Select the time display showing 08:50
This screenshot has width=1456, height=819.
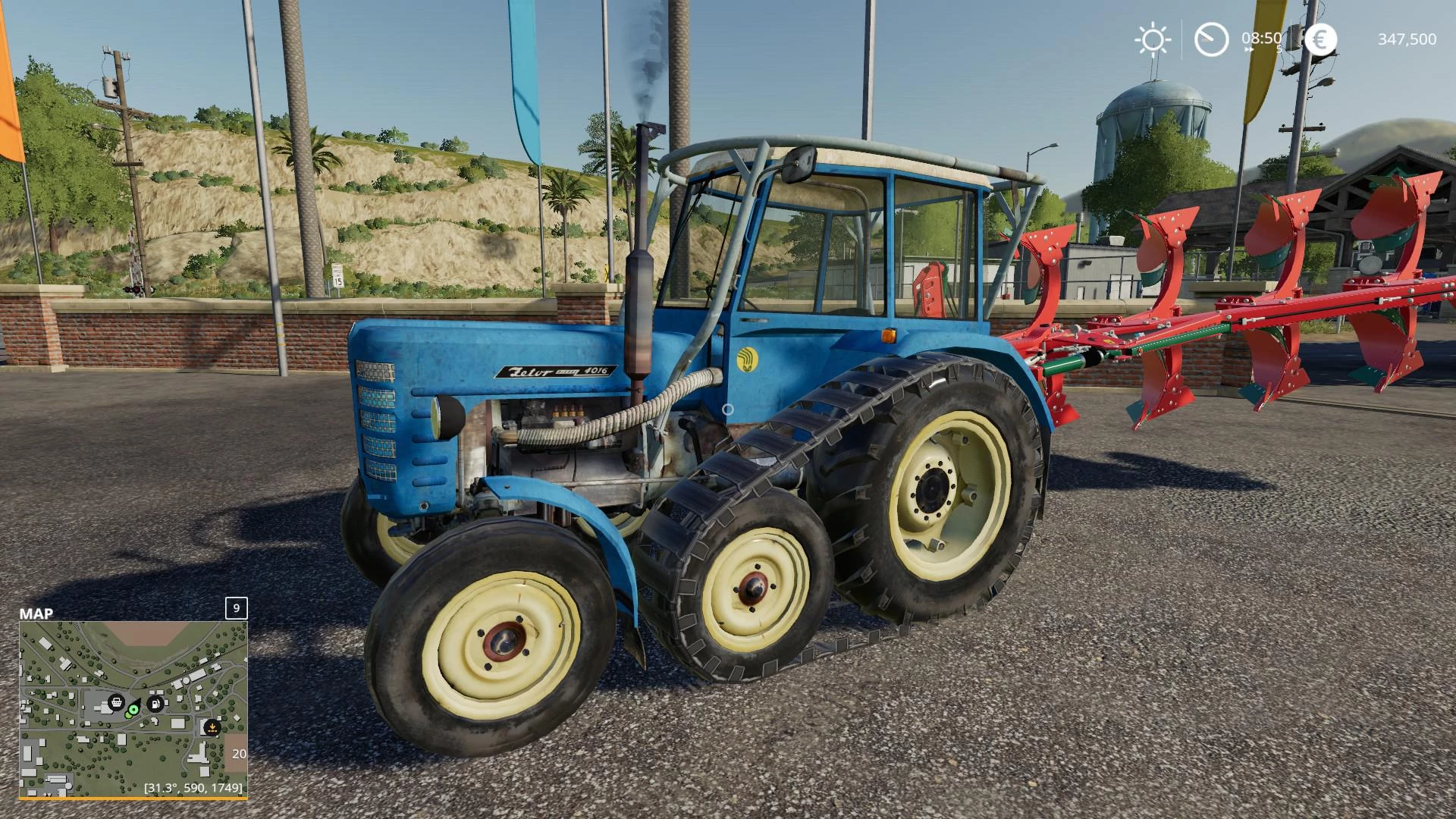click(1261, 38)
